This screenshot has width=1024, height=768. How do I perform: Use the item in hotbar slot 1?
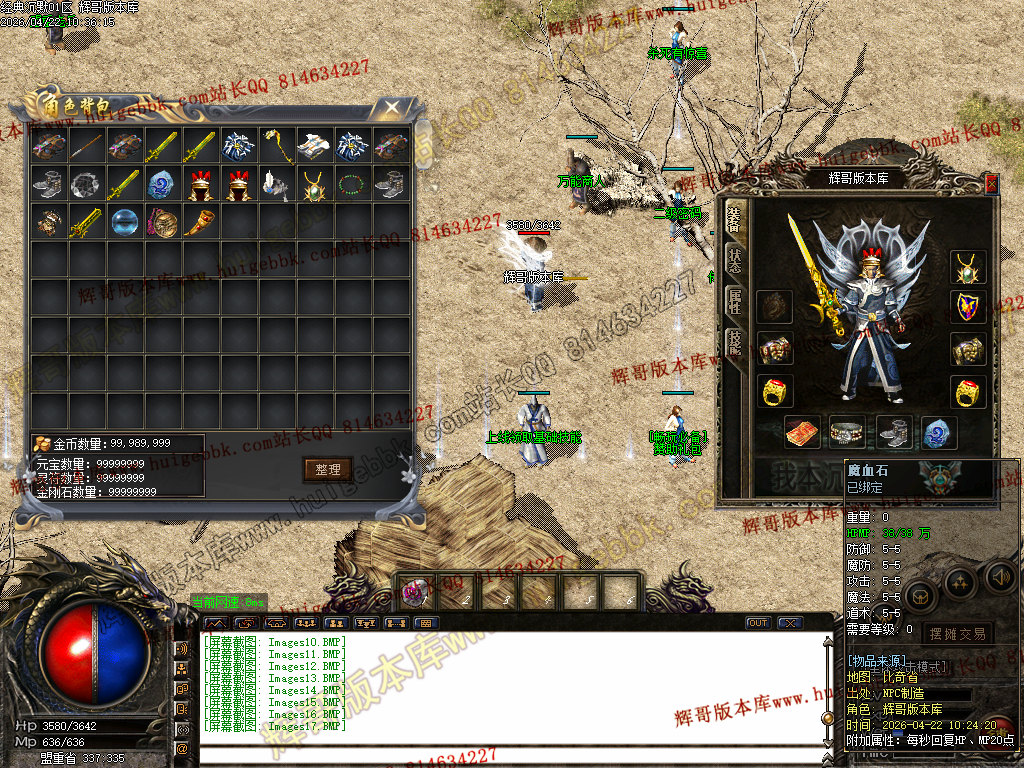416,592
